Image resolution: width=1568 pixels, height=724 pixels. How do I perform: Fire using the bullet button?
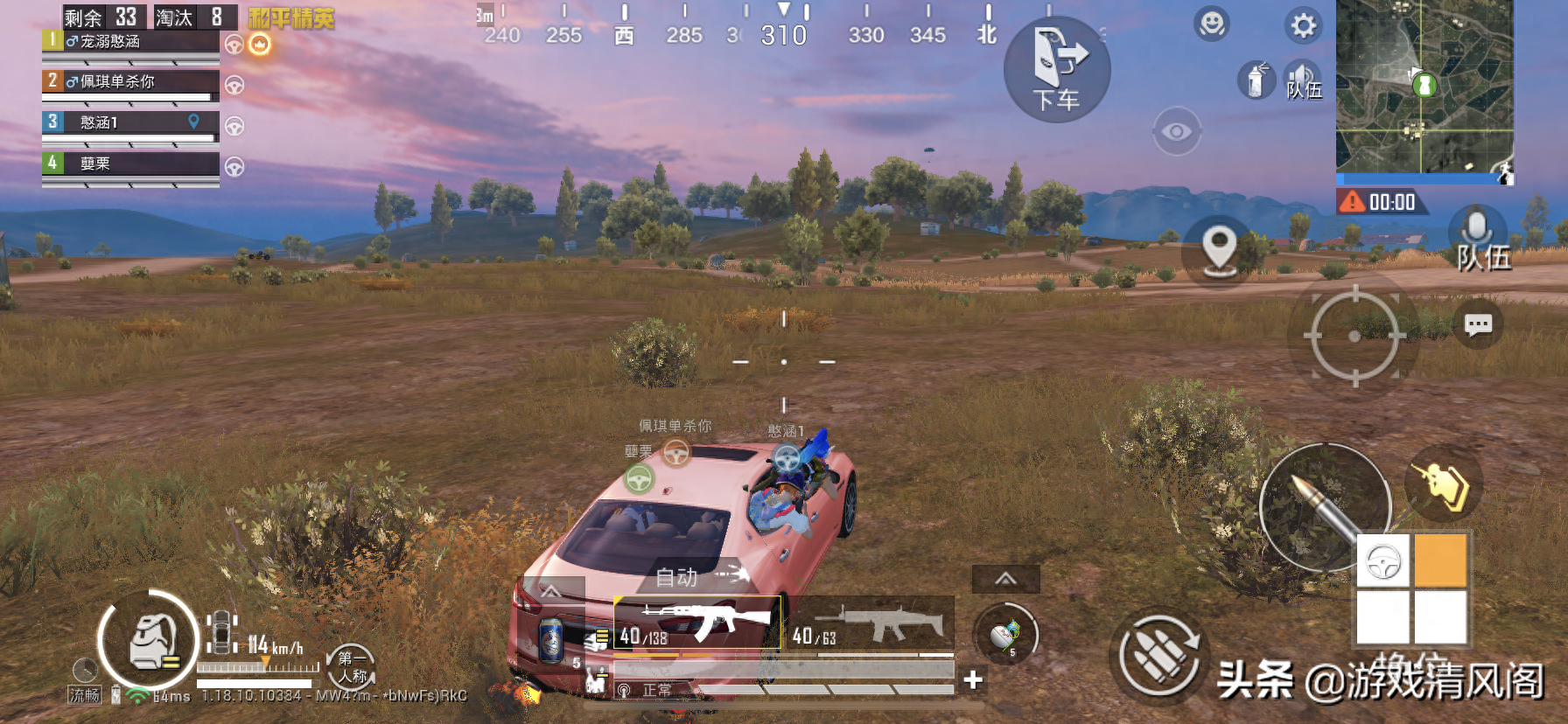point(1325,507)
